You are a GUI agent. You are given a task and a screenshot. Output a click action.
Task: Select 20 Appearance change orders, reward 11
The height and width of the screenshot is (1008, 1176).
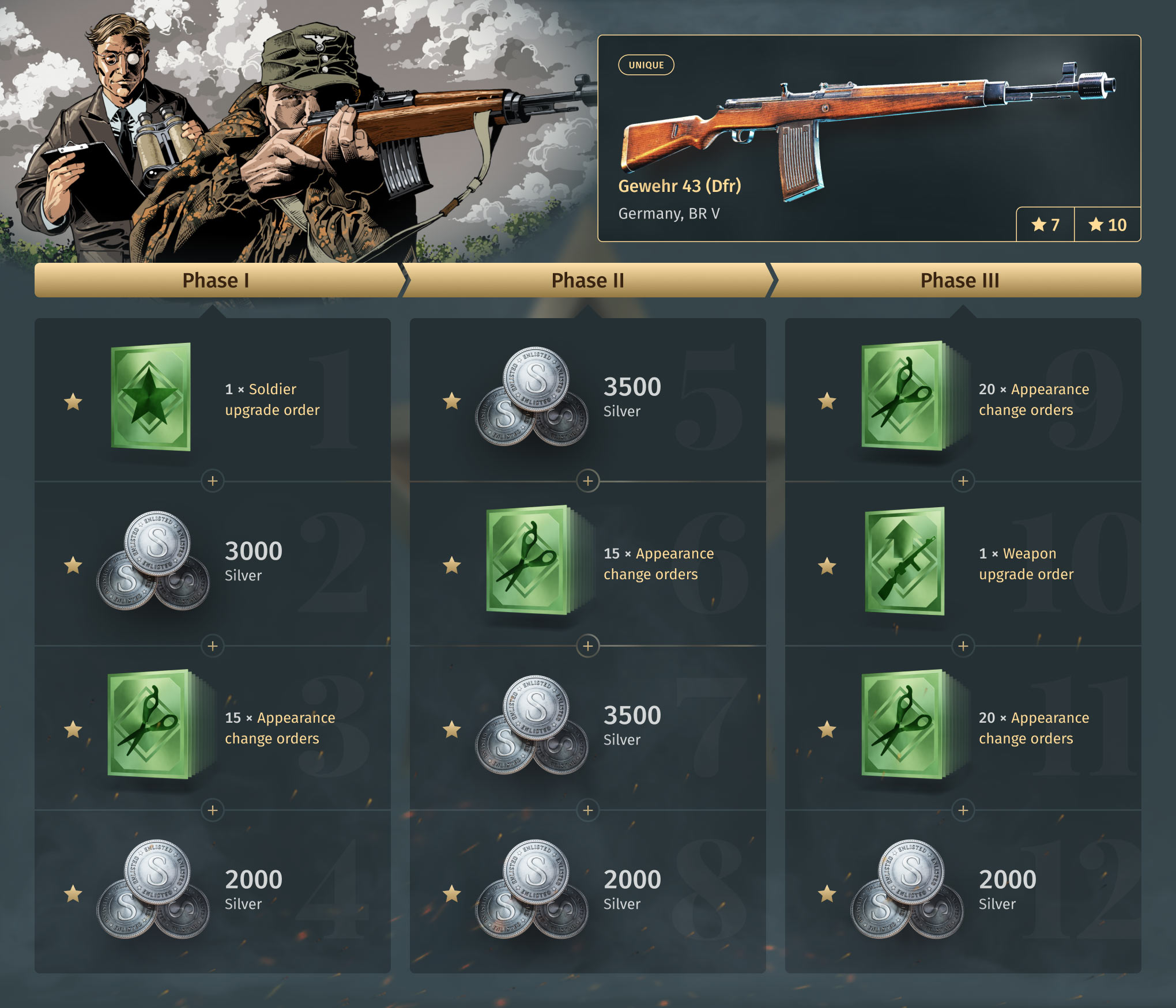point(963,727)
